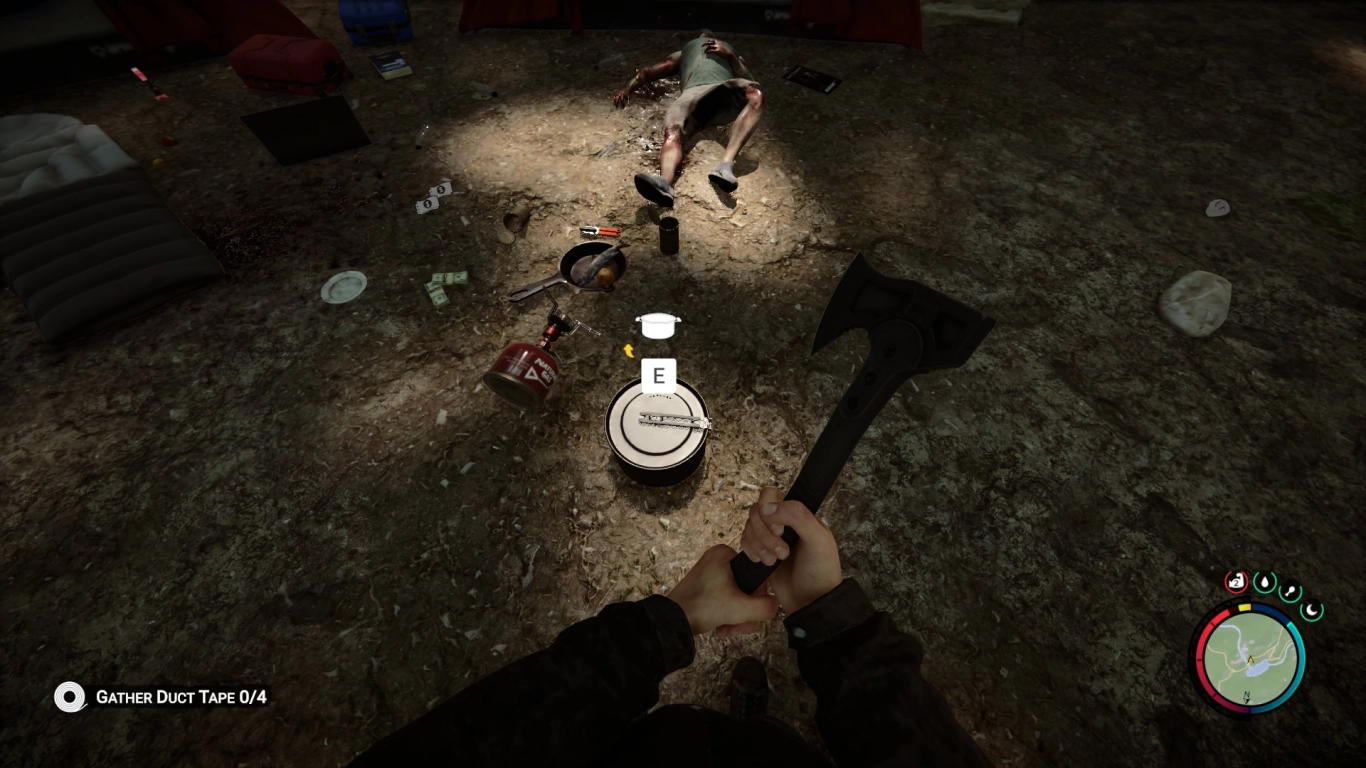
Task: Click the minimap lake area
Action: tap(1258, 668)
